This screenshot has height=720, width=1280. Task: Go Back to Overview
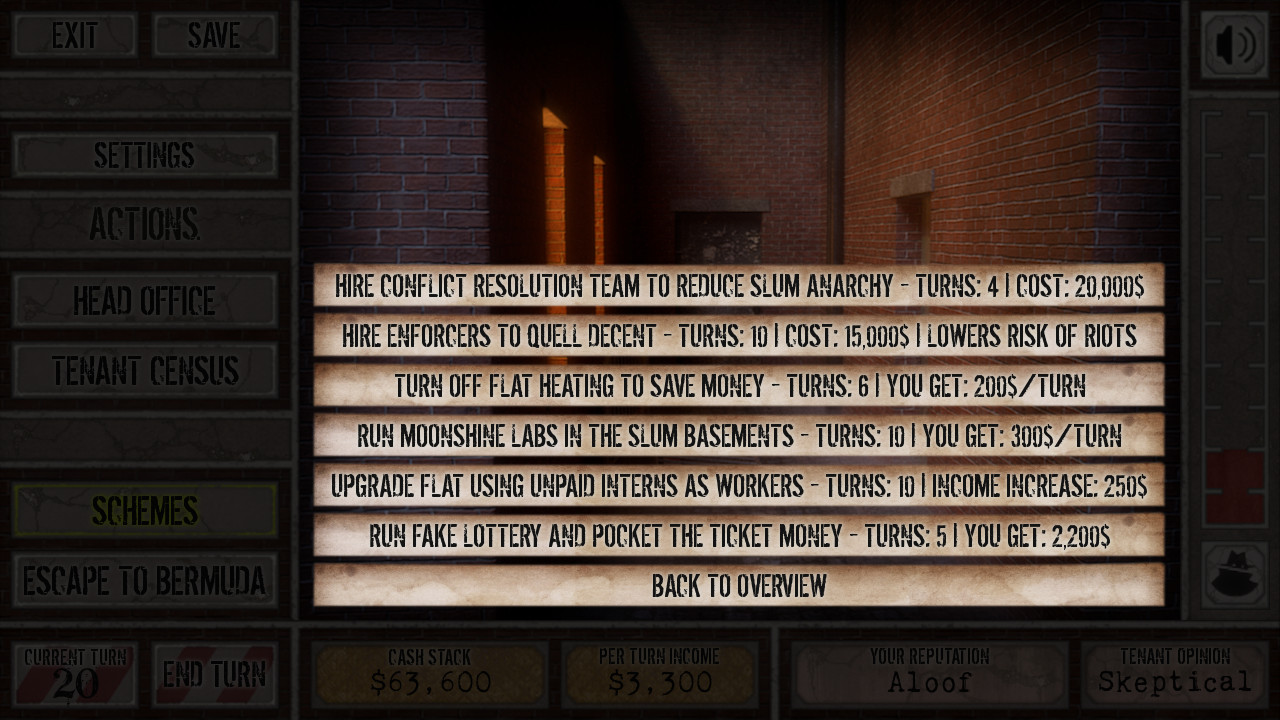pos(739,586)
